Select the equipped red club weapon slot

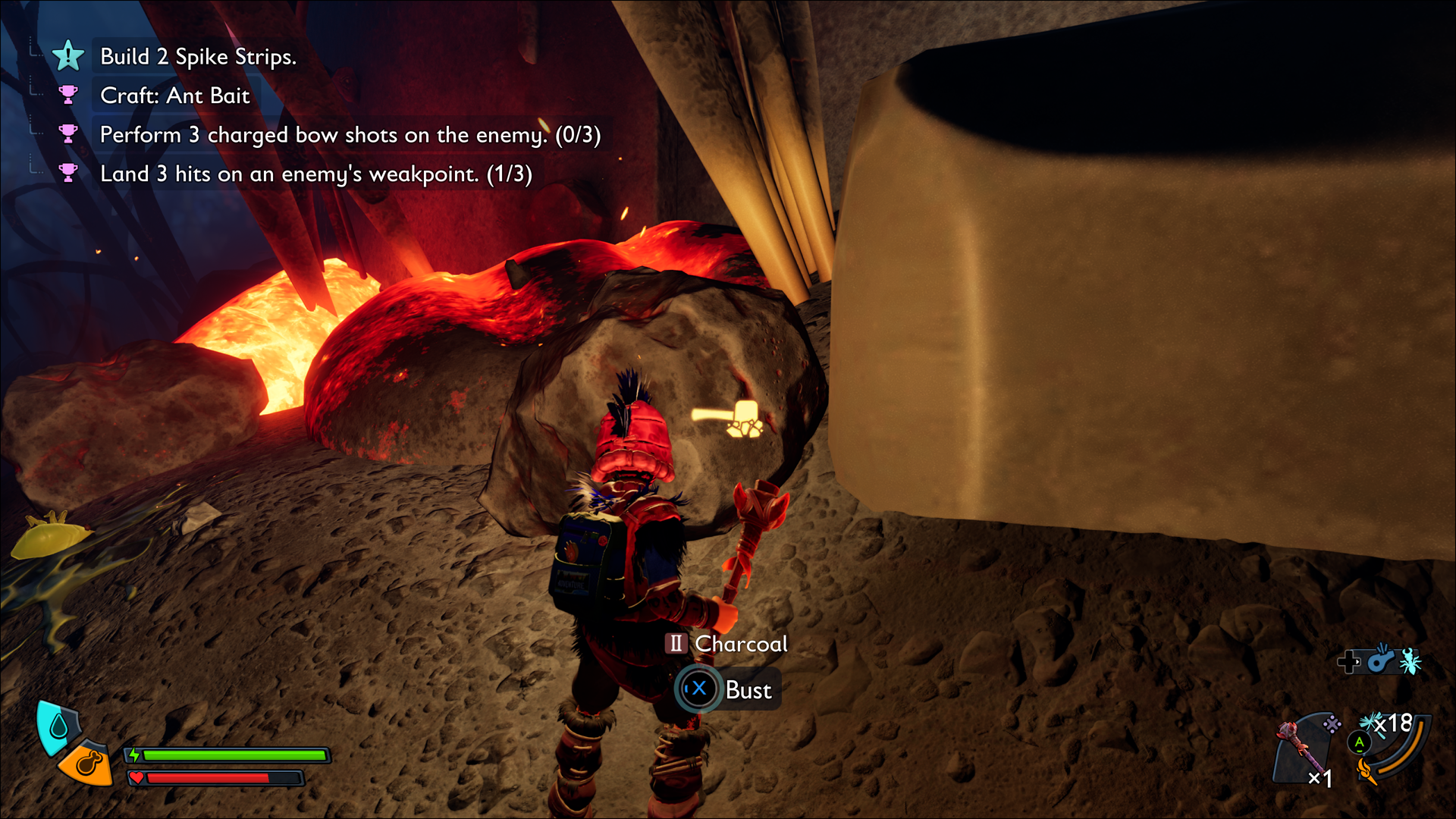[x=1298, y=748]
